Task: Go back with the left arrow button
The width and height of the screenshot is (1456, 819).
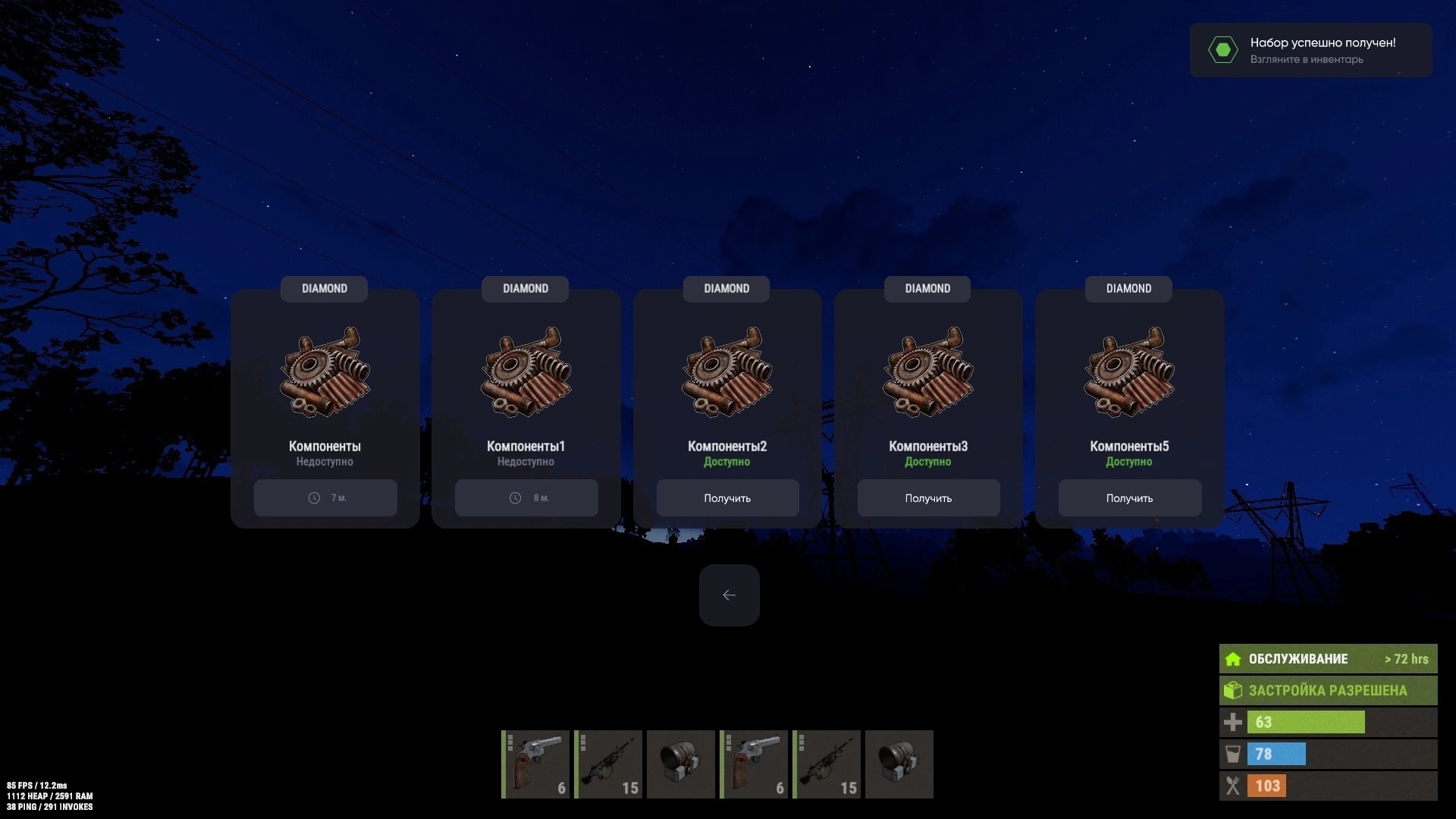Action: [x=729, y=595]
